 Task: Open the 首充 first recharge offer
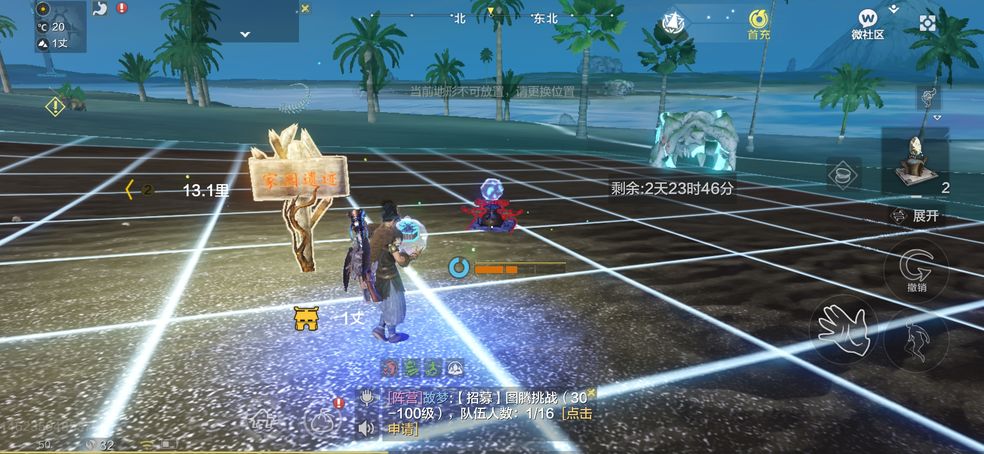[x=759, y=22]
